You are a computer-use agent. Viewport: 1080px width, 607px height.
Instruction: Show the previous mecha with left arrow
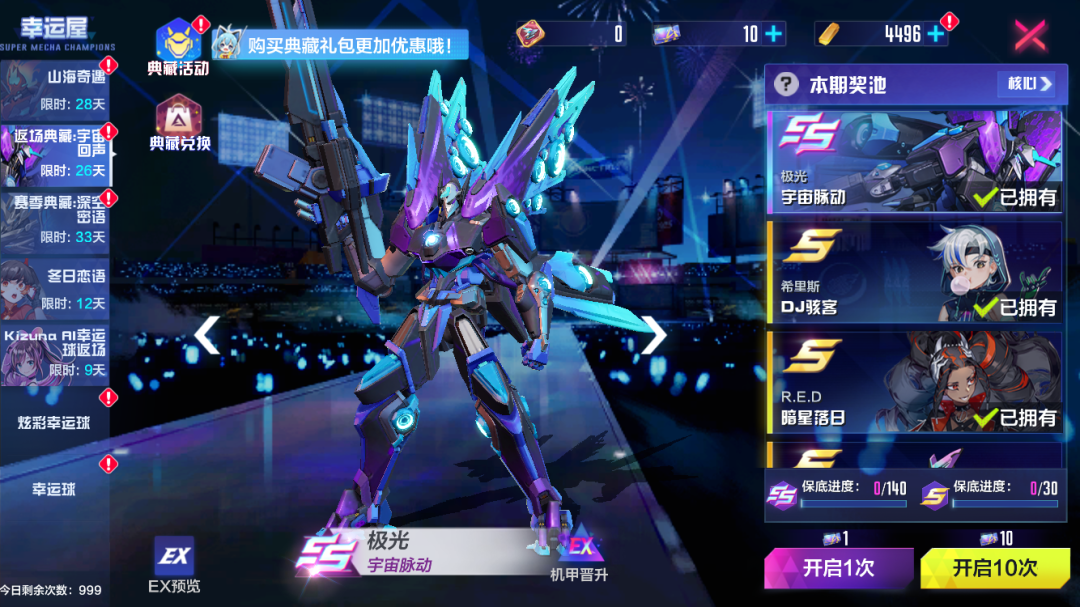[207, 335]
